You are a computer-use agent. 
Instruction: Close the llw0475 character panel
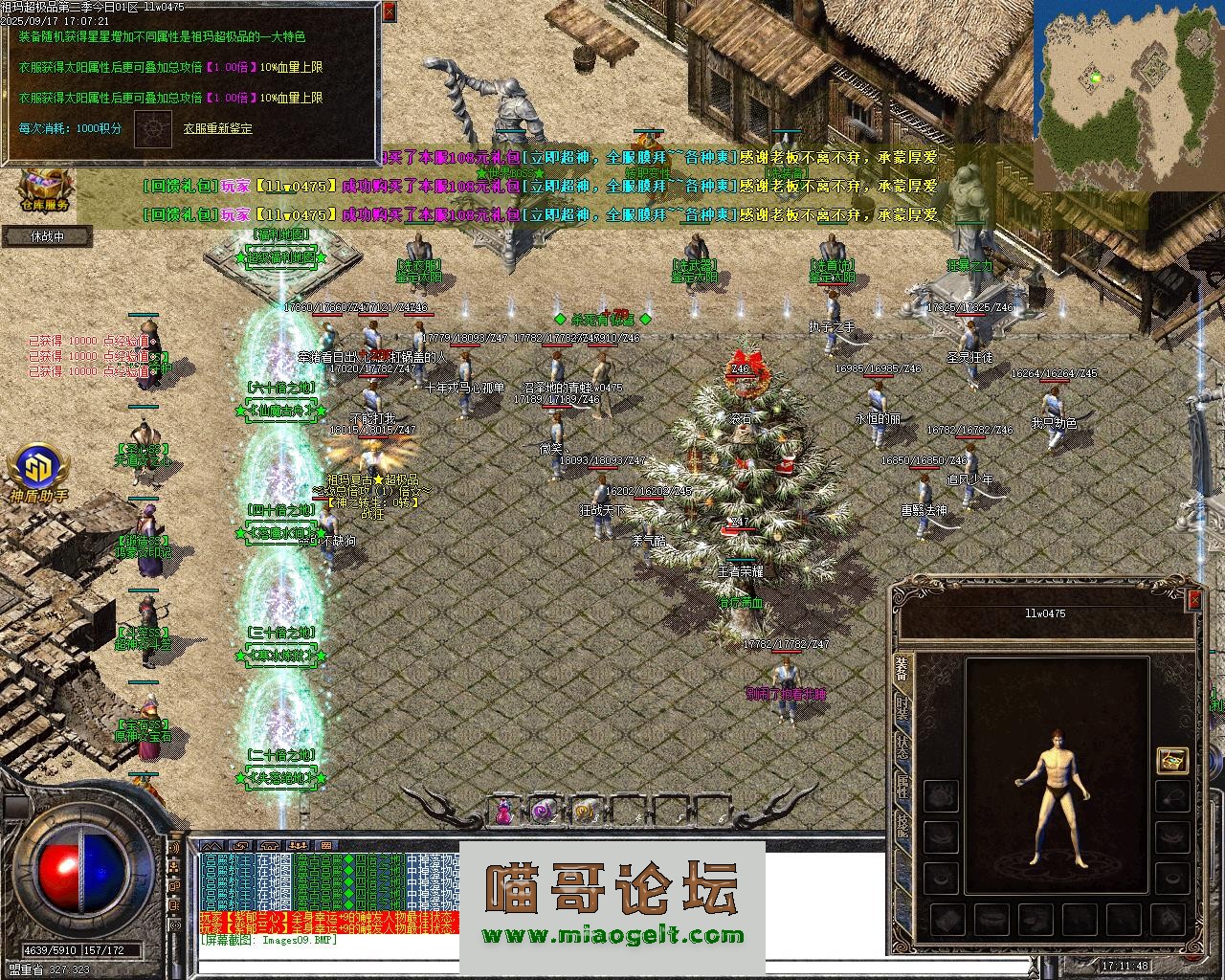pos(1193,600)
